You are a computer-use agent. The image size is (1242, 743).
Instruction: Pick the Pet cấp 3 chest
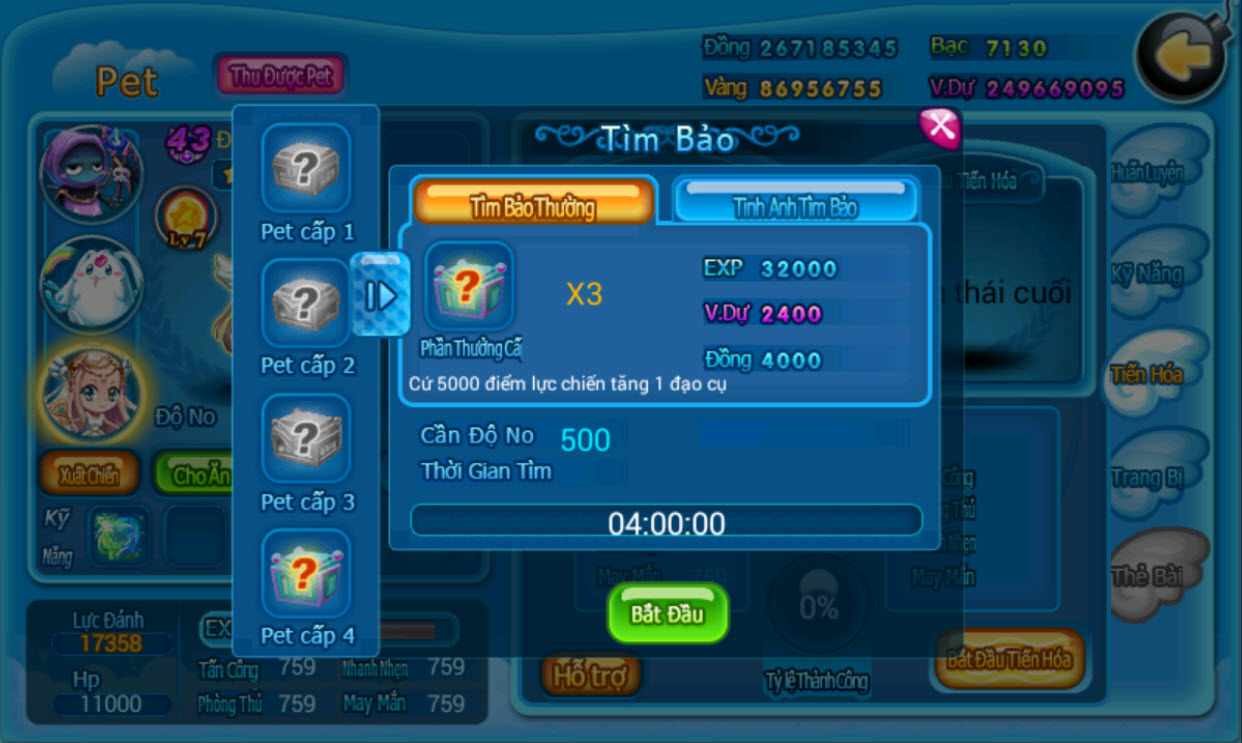pyautogui.click(x=306, y=437)
